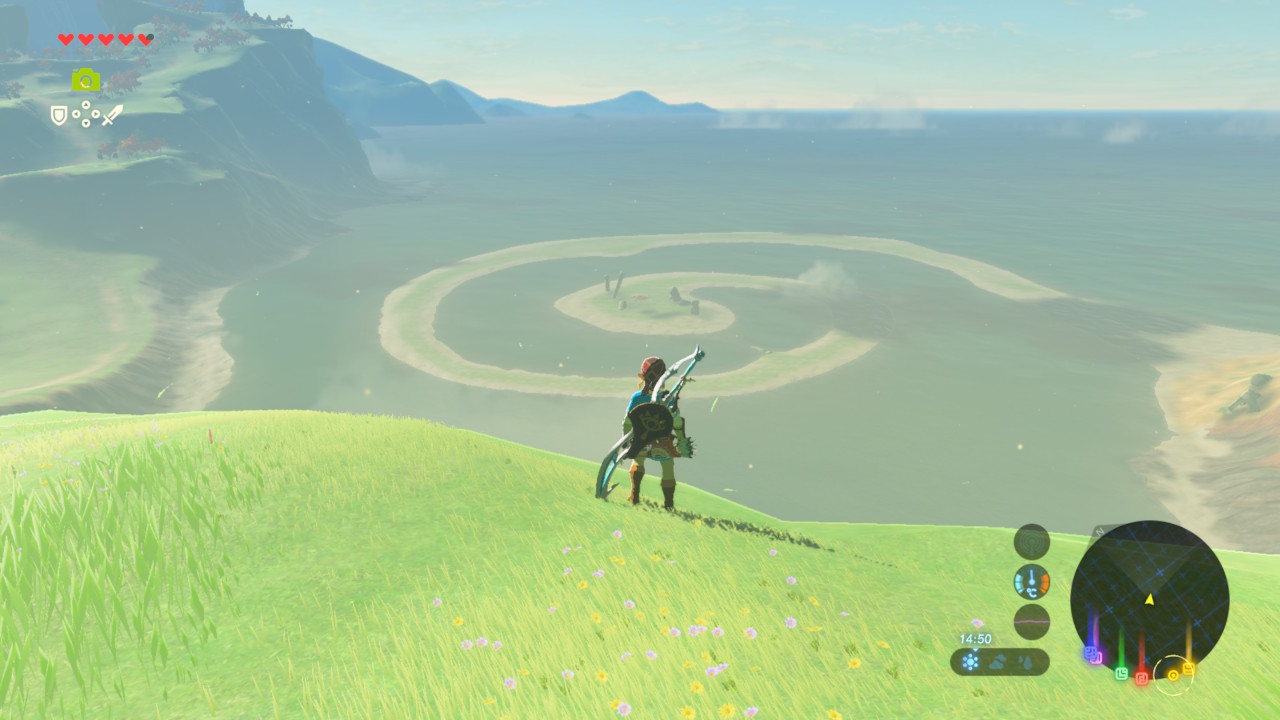Choose the sword weapon quick-select icon
Viewport: 1280px width, 720px height.
click(112, 115)
